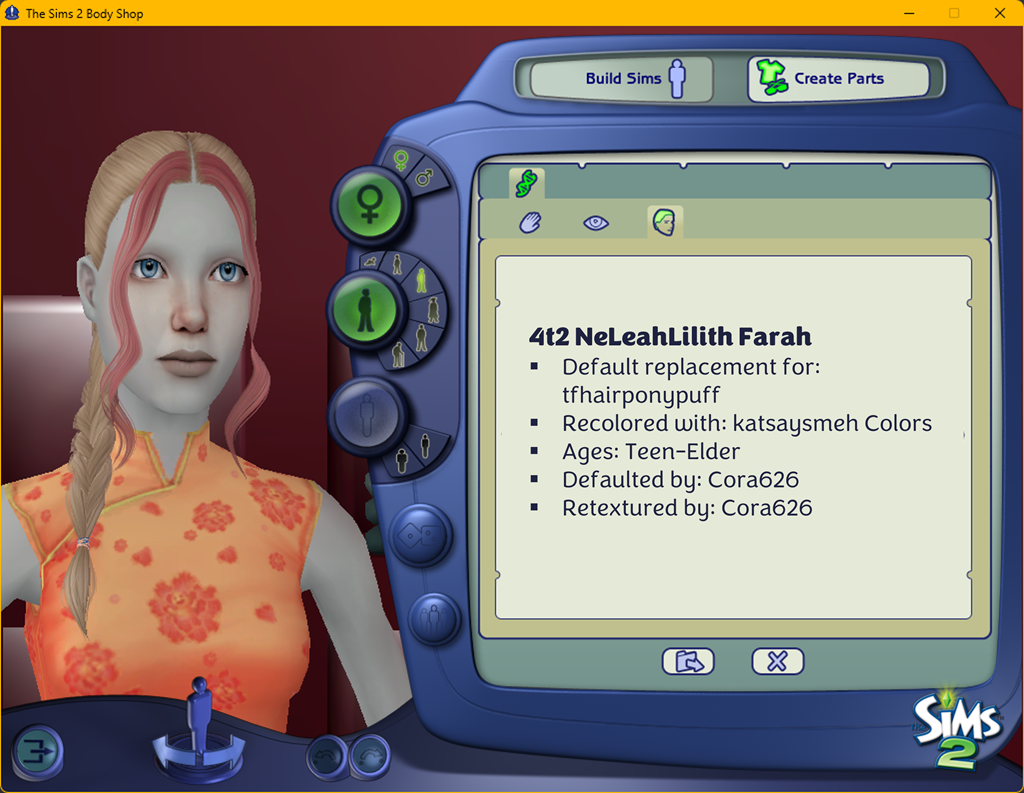Click the folder with arrow export button
Image resolution: width=1024 pixels, height=793 pixels.
688,661
